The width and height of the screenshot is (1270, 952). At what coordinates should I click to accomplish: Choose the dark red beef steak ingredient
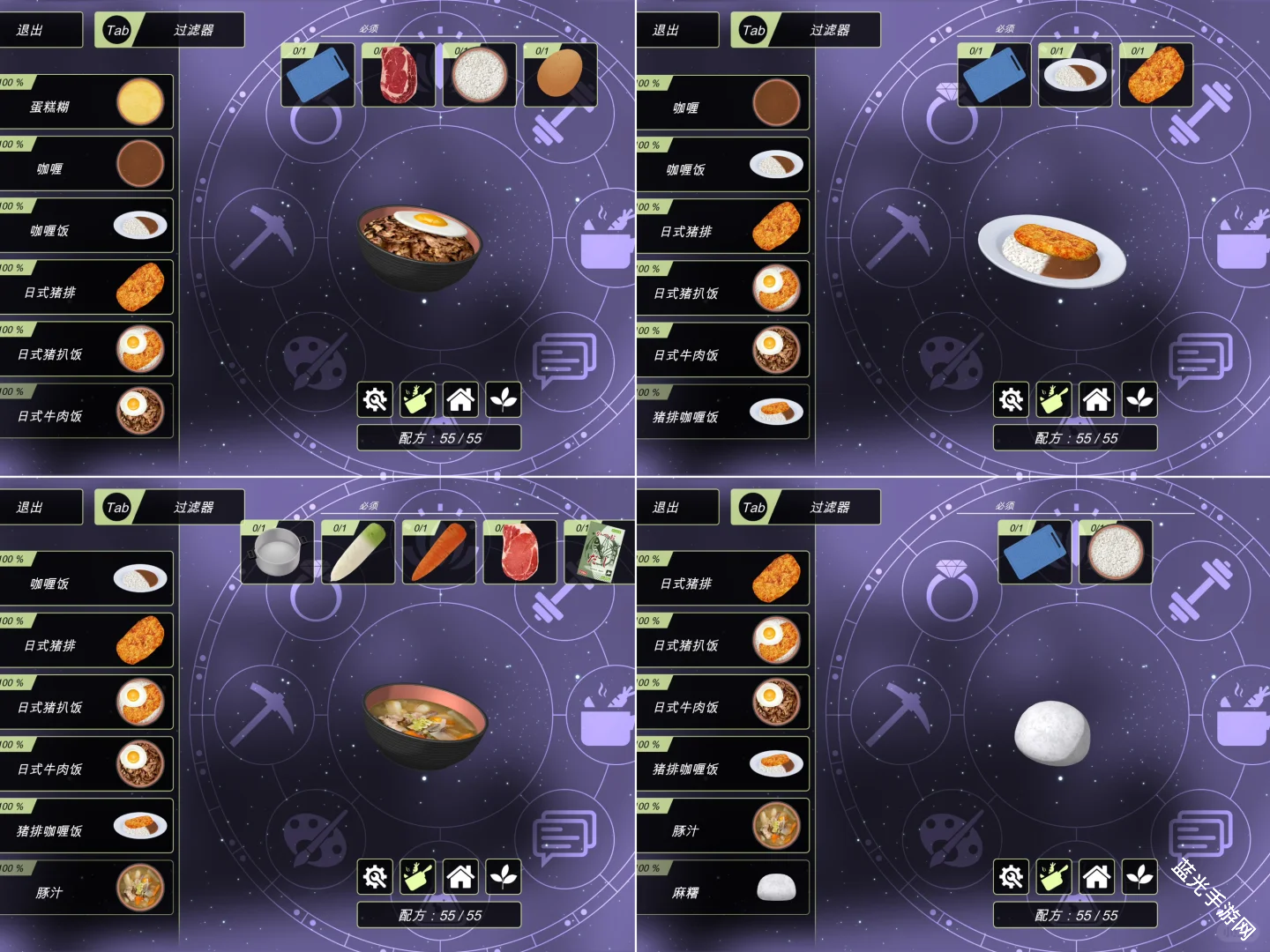(x=399, y=75)
